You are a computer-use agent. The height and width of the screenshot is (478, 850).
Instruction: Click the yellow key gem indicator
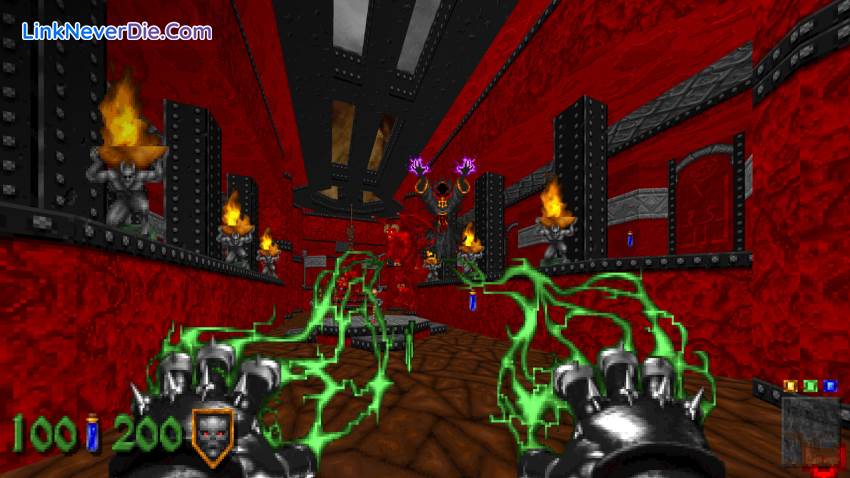click(790, 386)
